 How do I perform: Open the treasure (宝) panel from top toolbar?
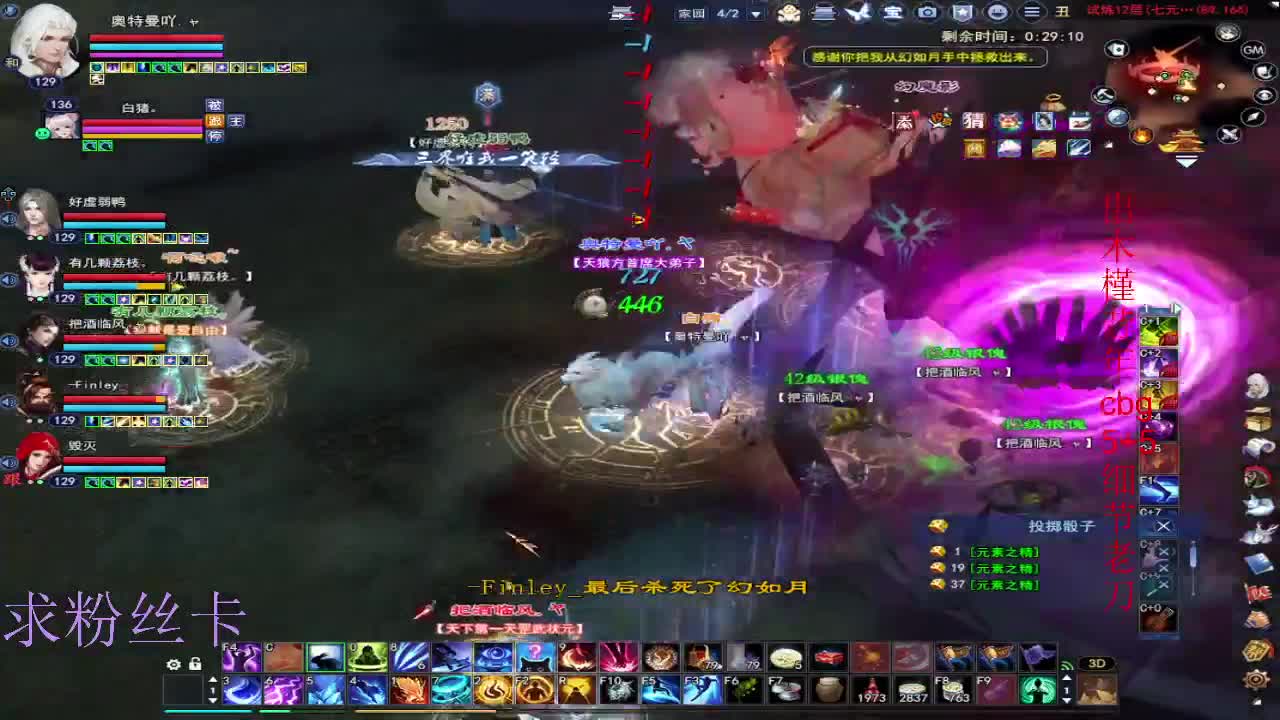pyautogui.click(x=895, y=14)
